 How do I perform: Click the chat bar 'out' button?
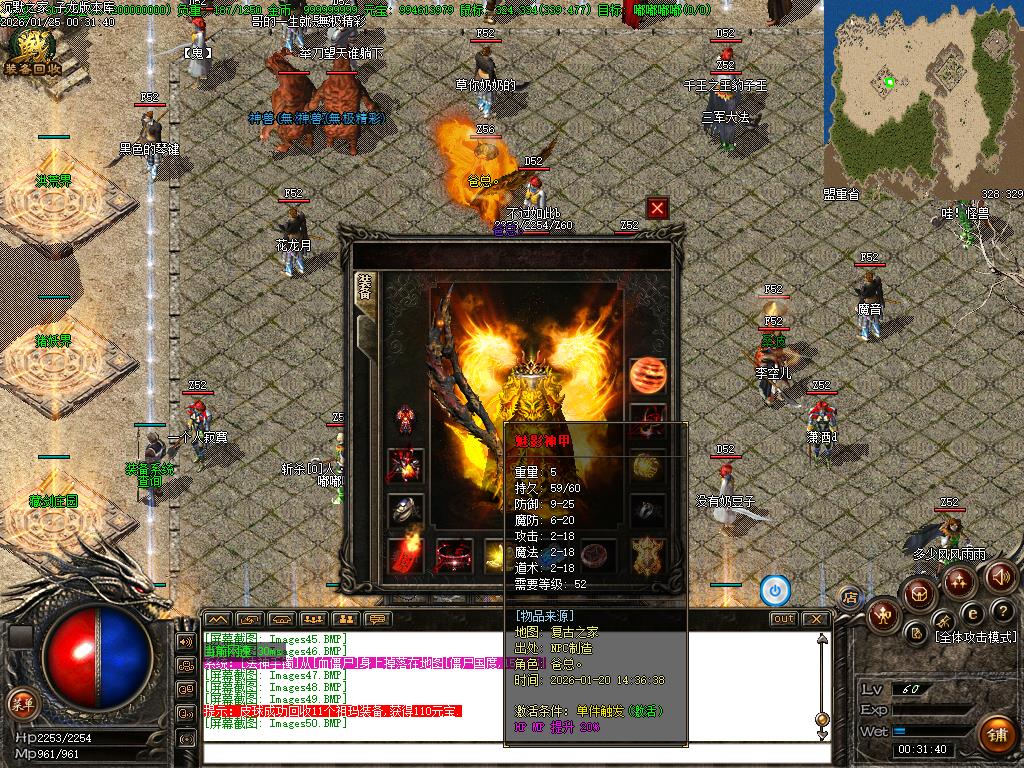(784, 619)
